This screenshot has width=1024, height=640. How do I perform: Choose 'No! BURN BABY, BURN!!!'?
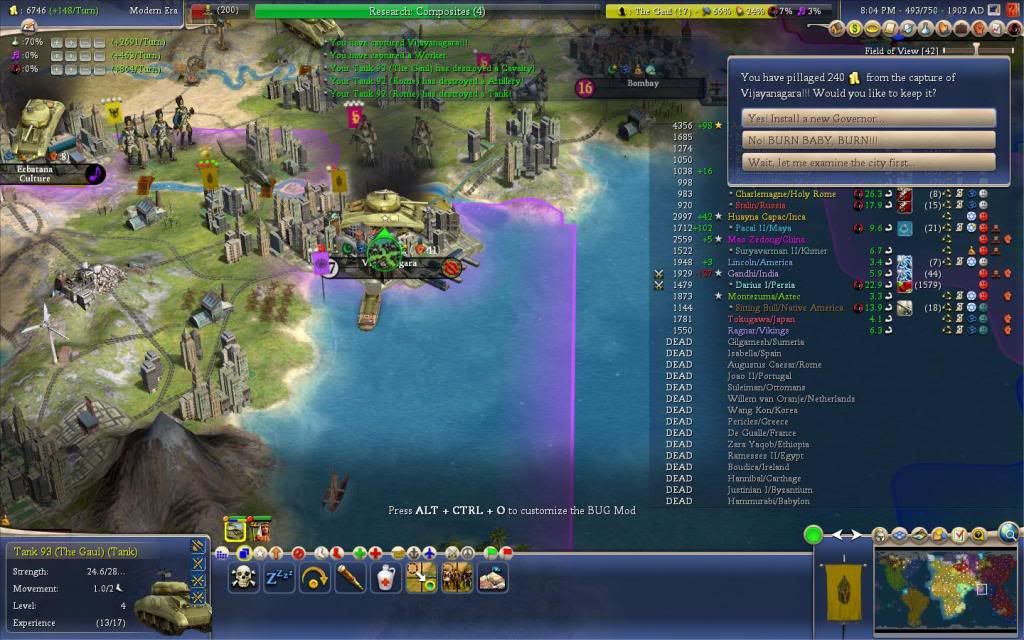point(869,140)
